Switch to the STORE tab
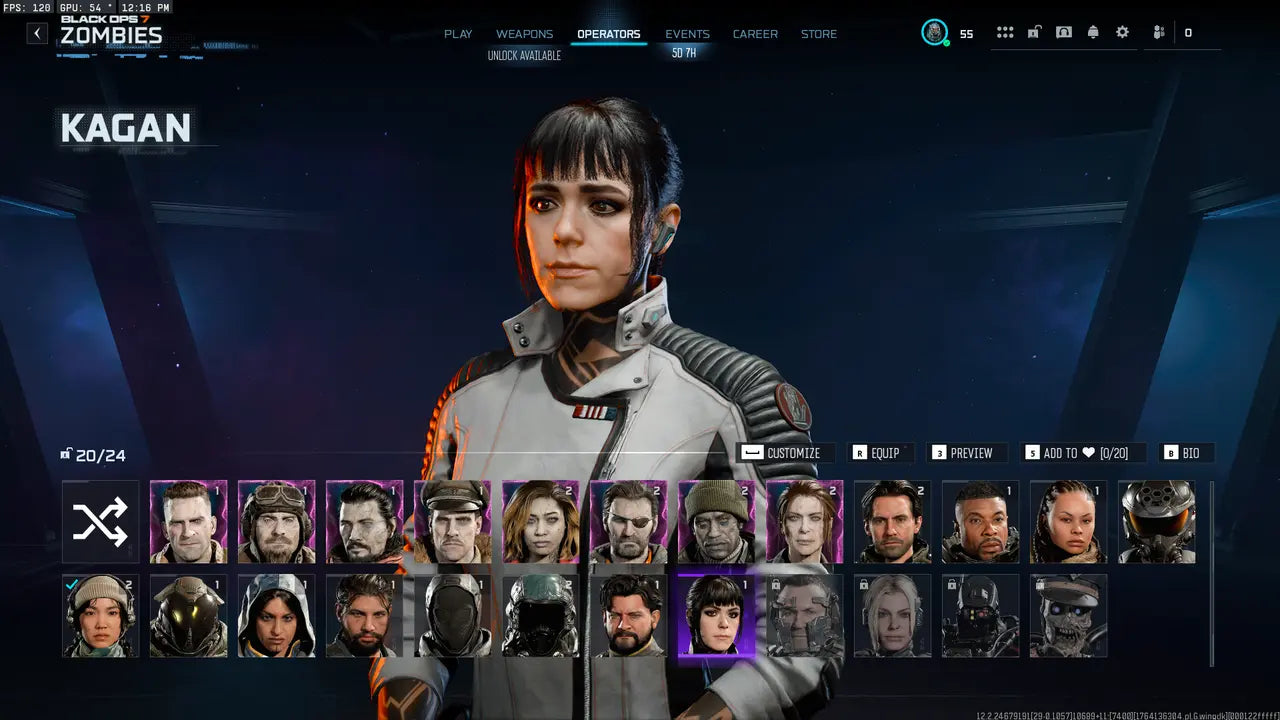 [x=819, y=33]
